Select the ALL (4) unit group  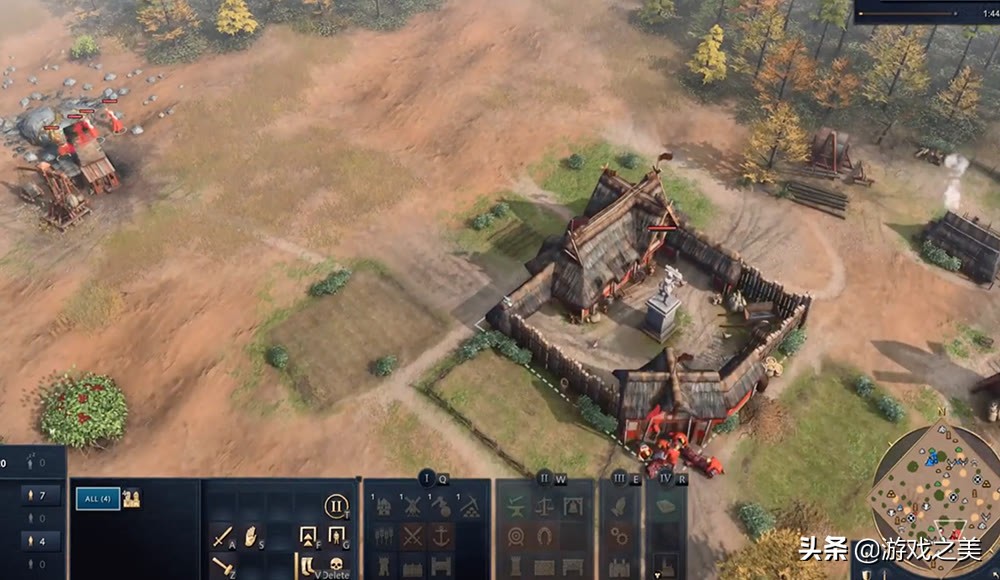pos(98,498)
